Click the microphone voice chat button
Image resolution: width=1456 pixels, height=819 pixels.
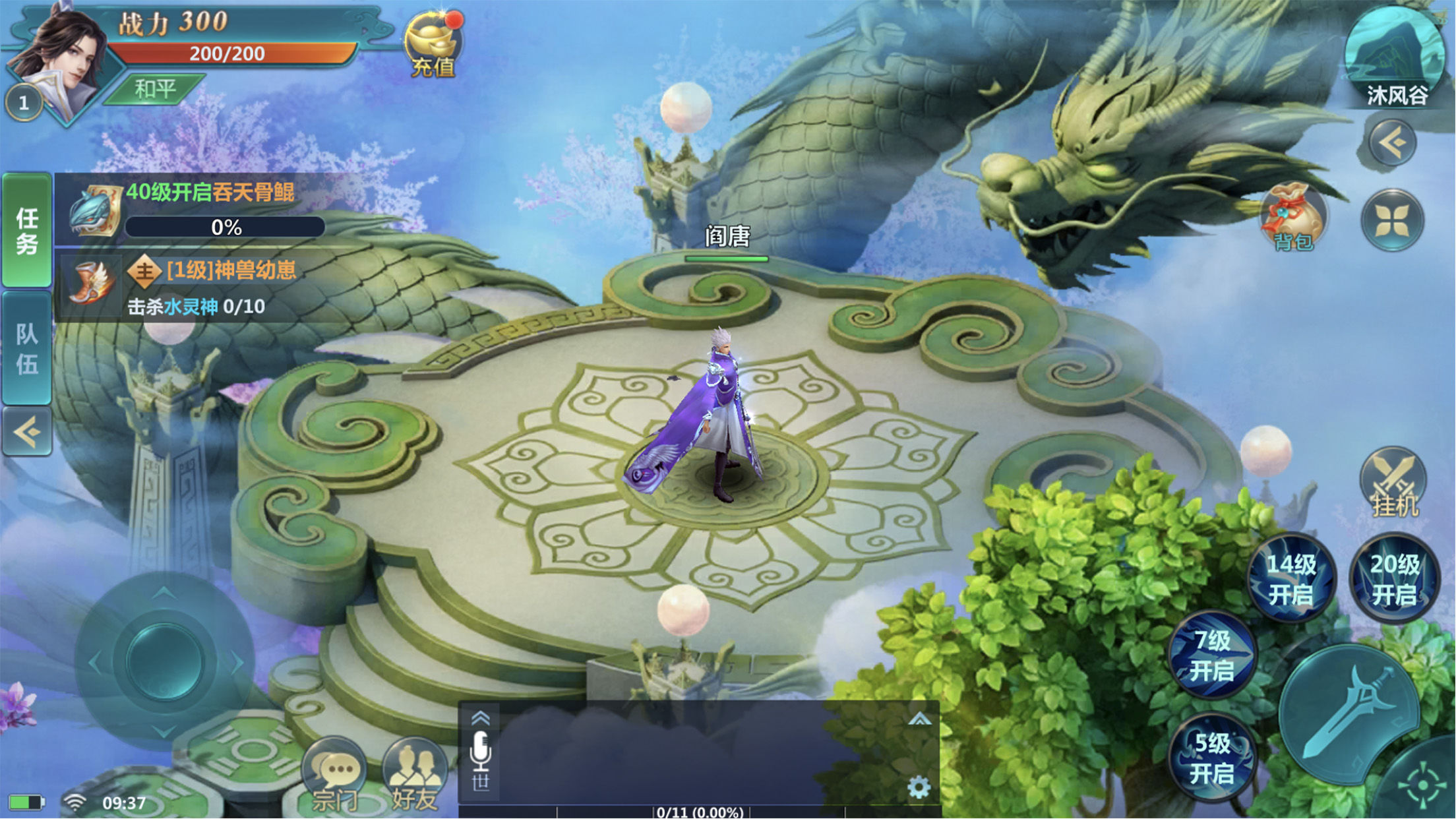[x=481, y=752]
